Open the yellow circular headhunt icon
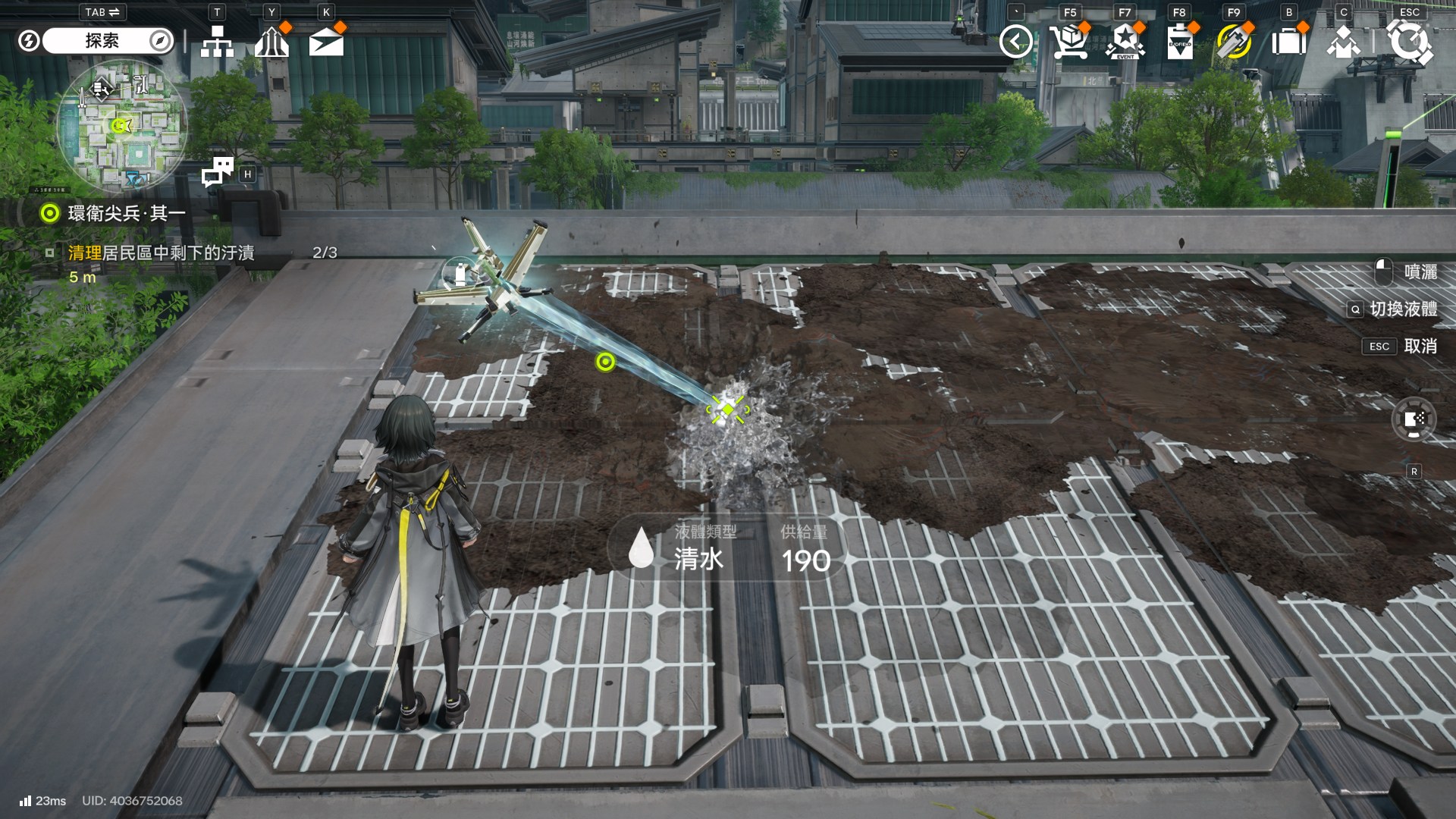This screenshot has height=819, width=1456. coord(1234,42)
